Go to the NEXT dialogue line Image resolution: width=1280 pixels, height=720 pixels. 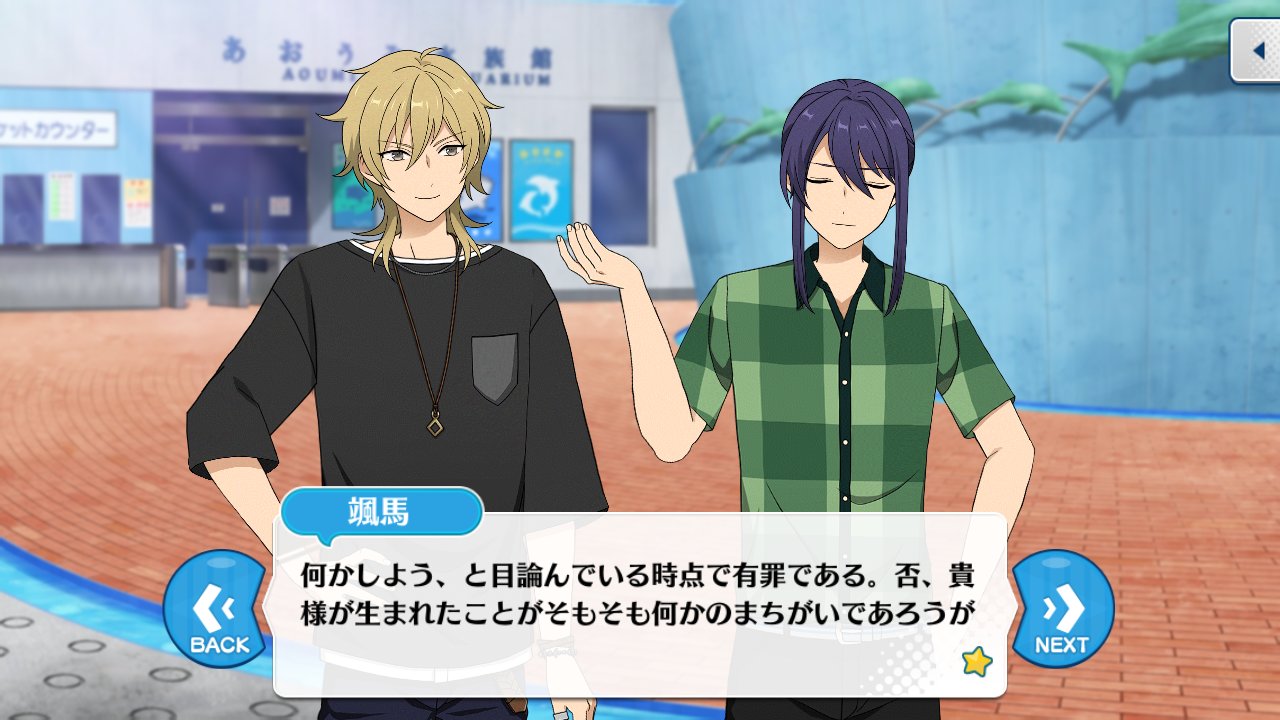pyautogui.click(x=1062, y=609)
